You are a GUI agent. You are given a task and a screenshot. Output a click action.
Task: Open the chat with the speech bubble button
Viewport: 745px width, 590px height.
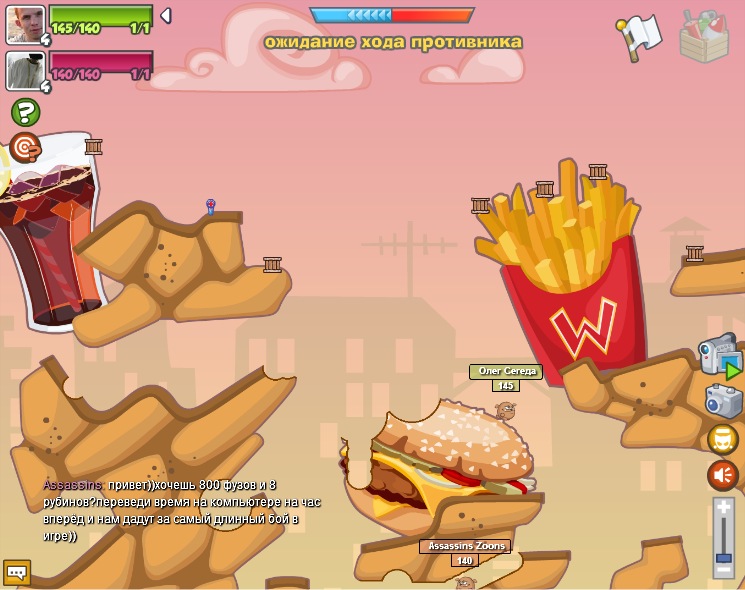tap(17, 572)
